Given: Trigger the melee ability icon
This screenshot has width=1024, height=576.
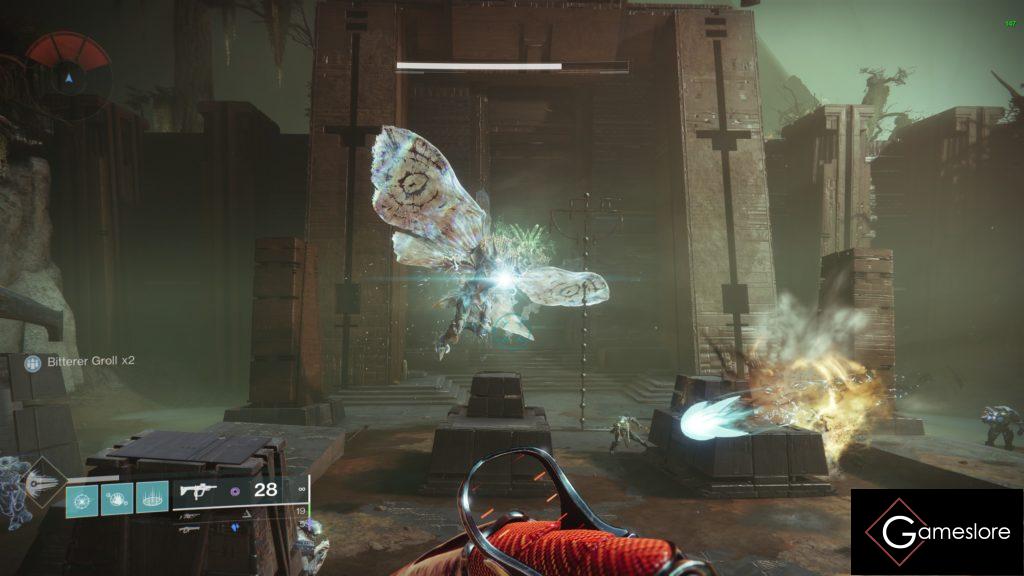Looking at the screenshot, I should 117,496.
